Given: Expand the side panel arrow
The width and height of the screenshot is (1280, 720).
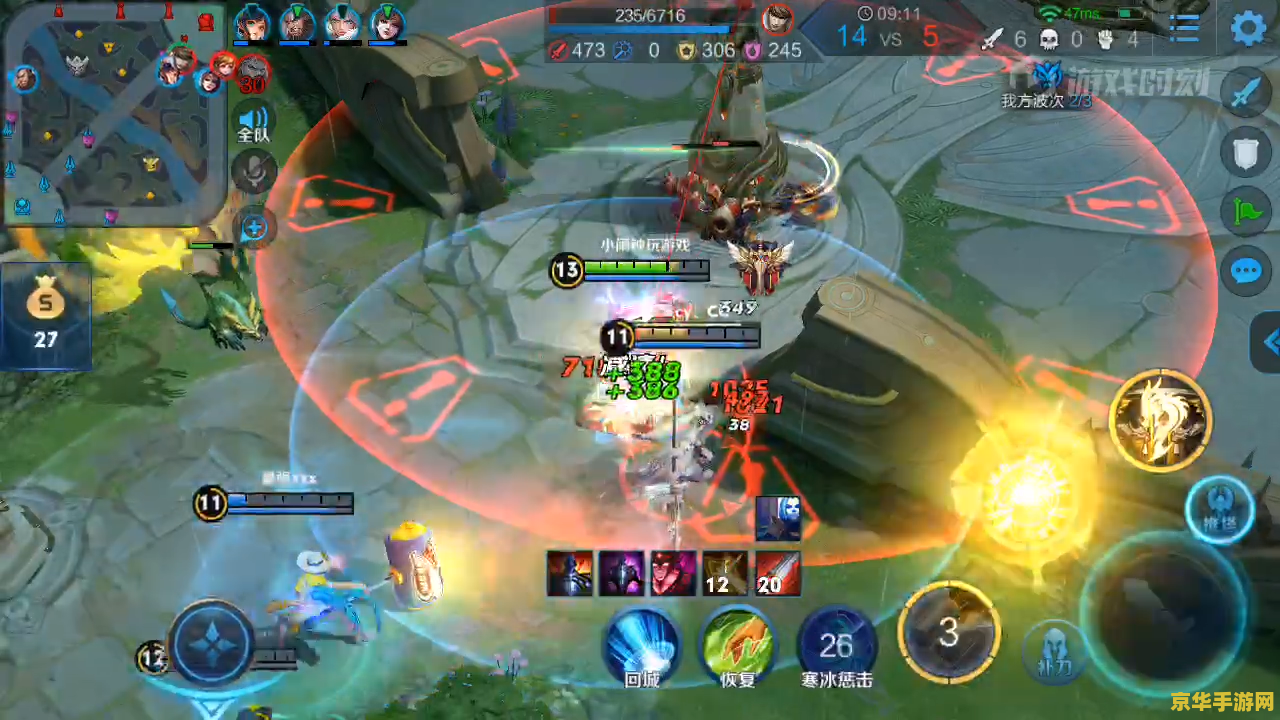Looking at the screenshot, I should pyautogui.click(x=1268, y=343).
